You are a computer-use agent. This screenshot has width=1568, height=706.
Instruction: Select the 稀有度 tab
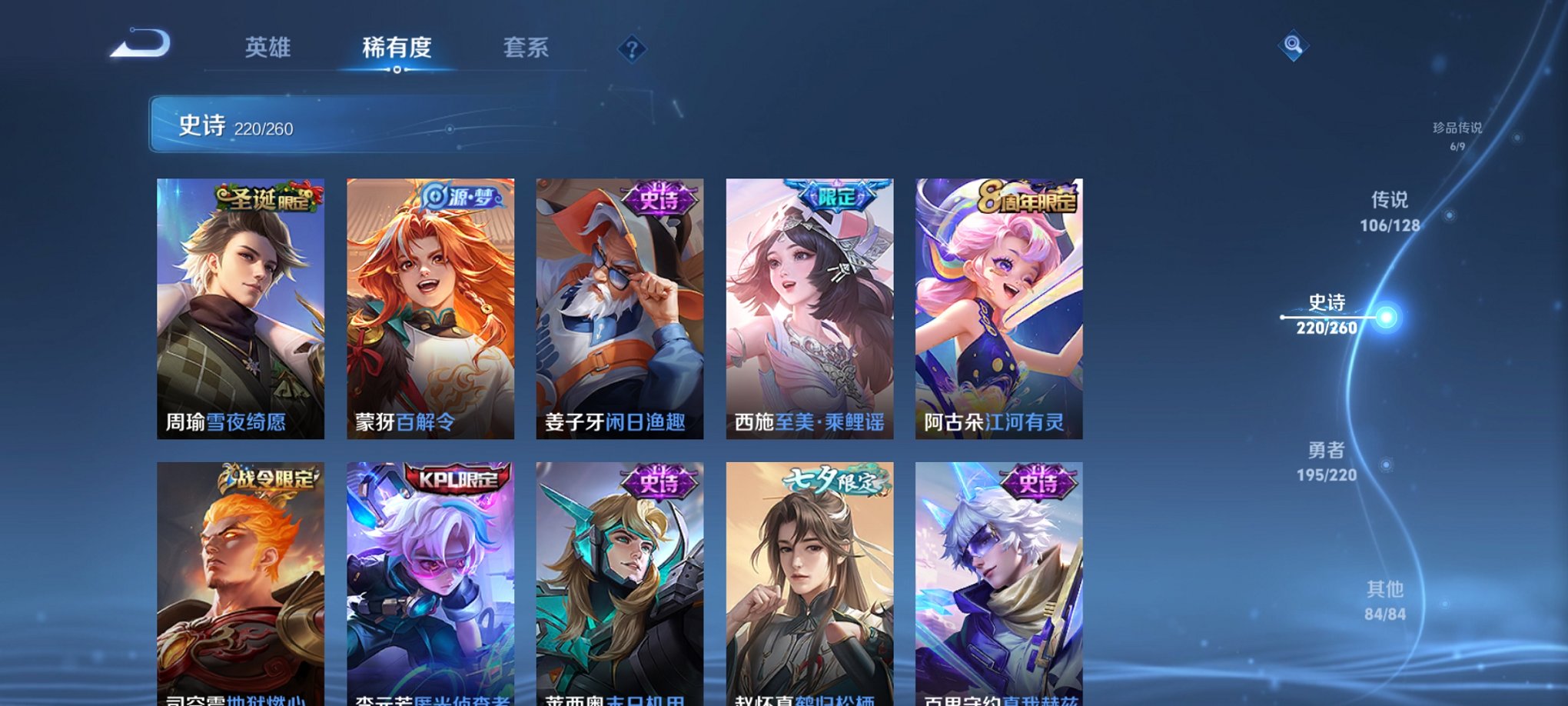point(397,48)
